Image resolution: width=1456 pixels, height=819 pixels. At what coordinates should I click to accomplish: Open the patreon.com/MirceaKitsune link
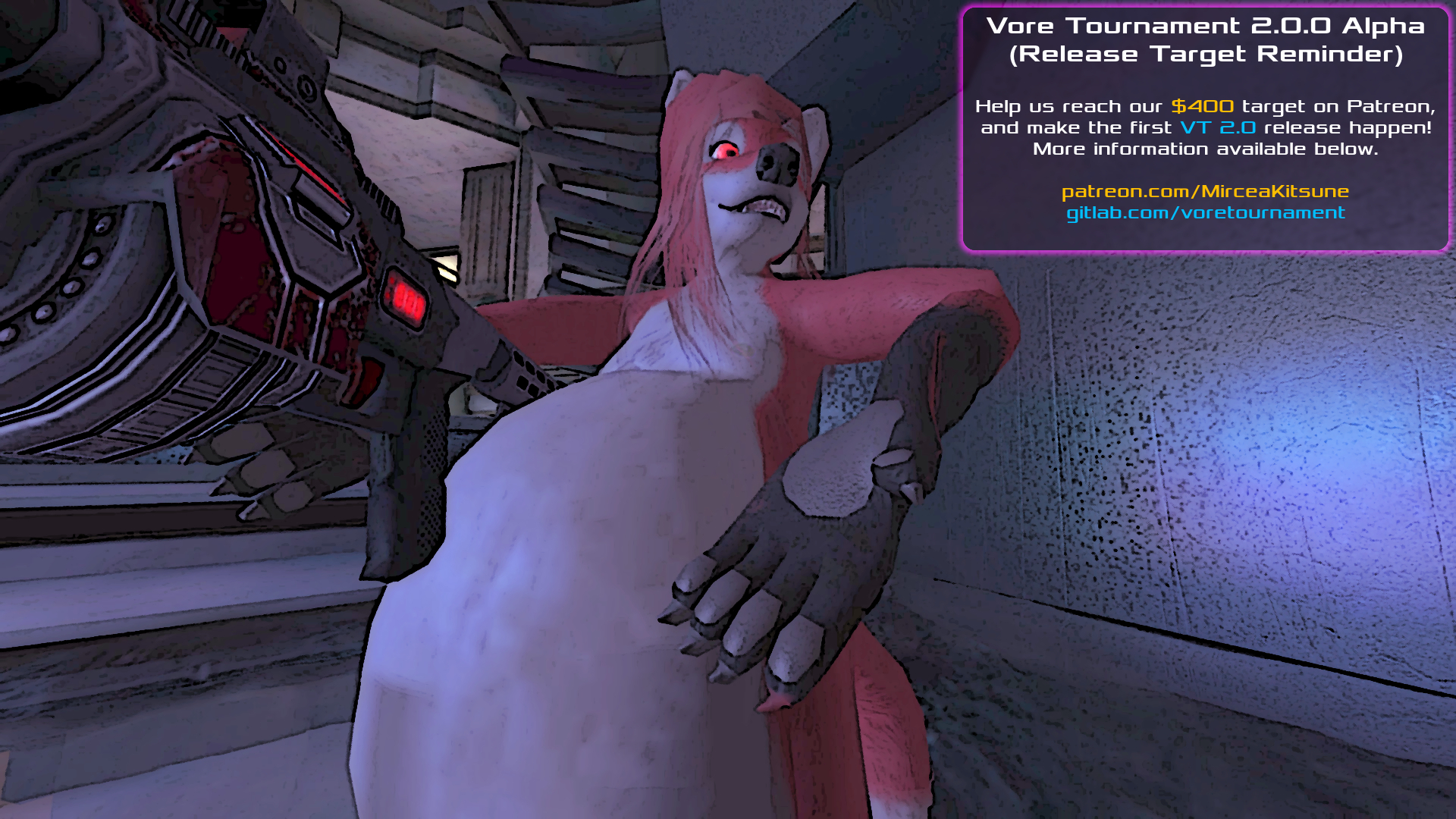tap(1205, 192)
